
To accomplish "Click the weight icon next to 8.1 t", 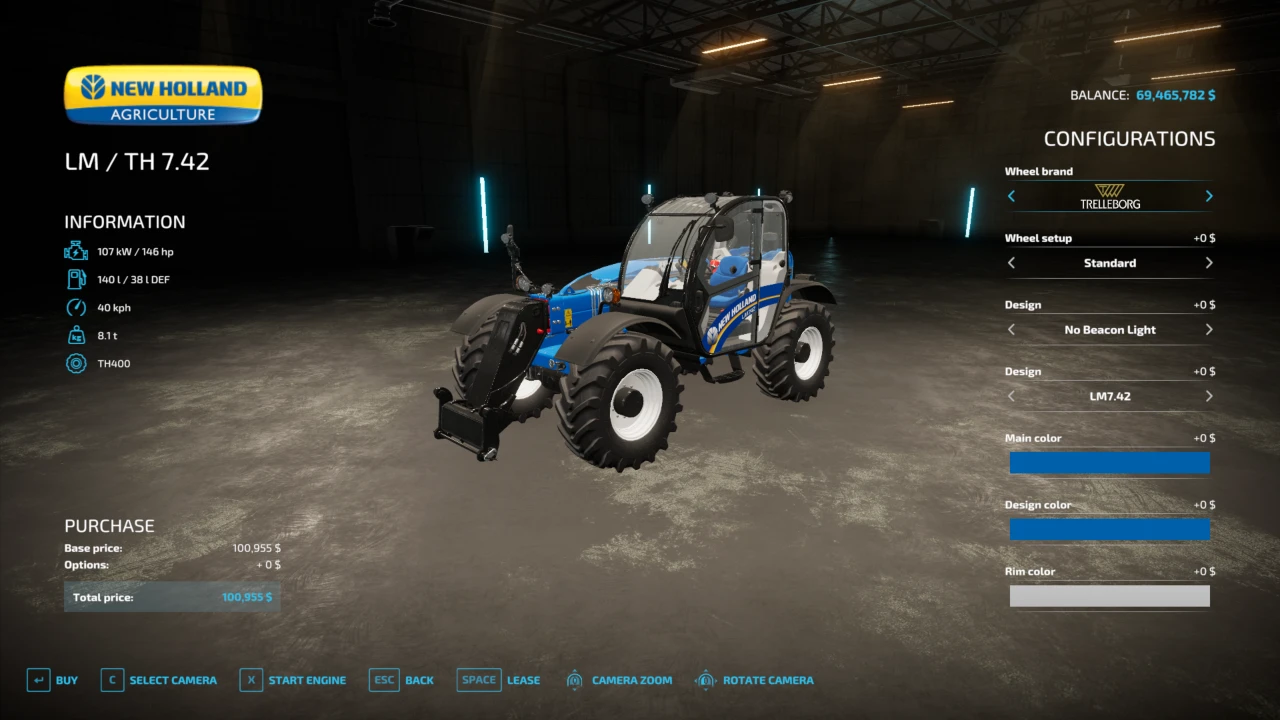I will pos(76,335).
